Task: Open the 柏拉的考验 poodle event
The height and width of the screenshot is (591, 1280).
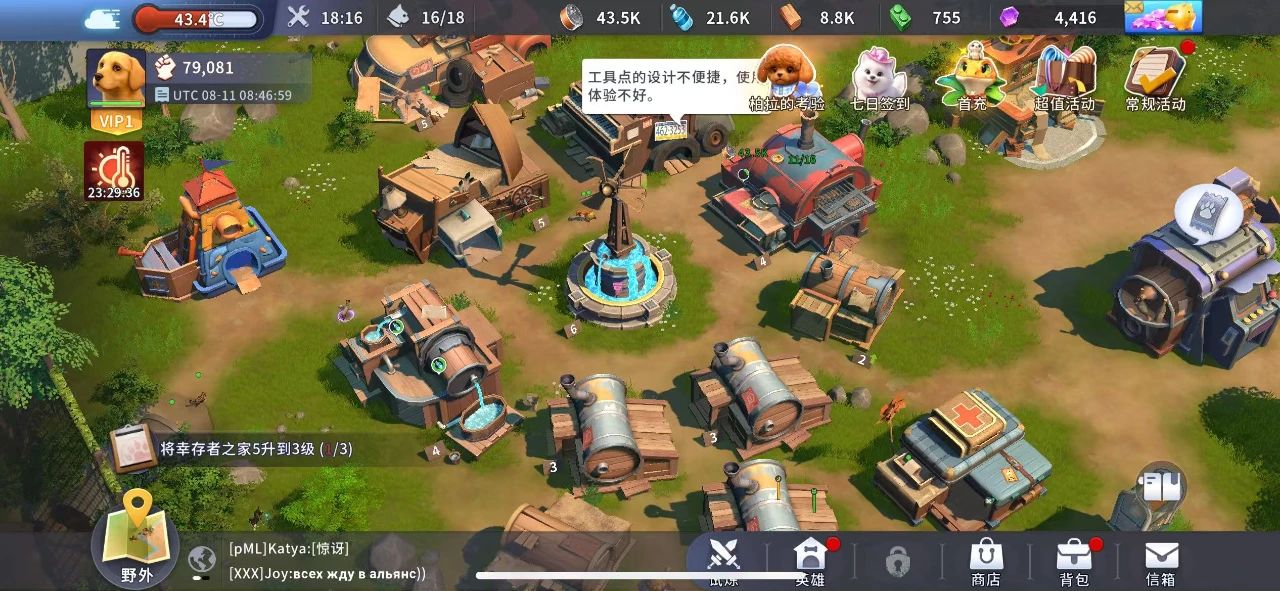Action: pyautogui.click(x=787, y=78)
